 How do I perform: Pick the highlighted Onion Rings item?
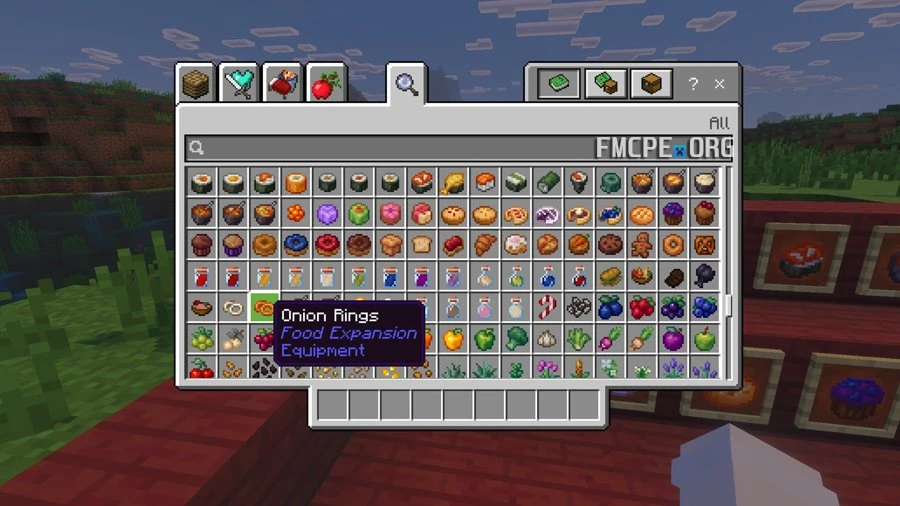coord(264,307)
